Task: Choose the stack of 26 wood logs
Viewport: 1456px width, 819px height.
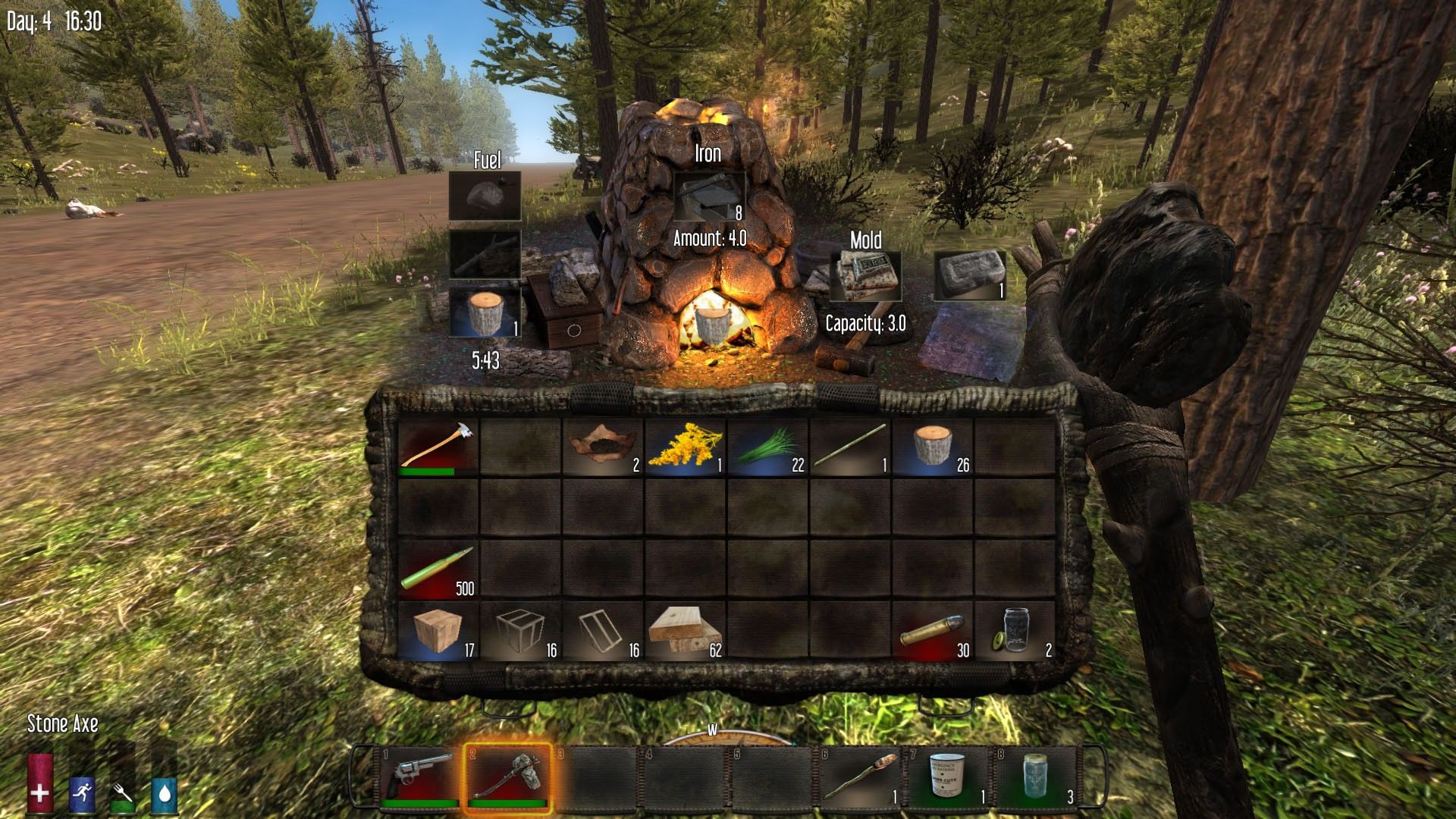Action: [933, 447]
